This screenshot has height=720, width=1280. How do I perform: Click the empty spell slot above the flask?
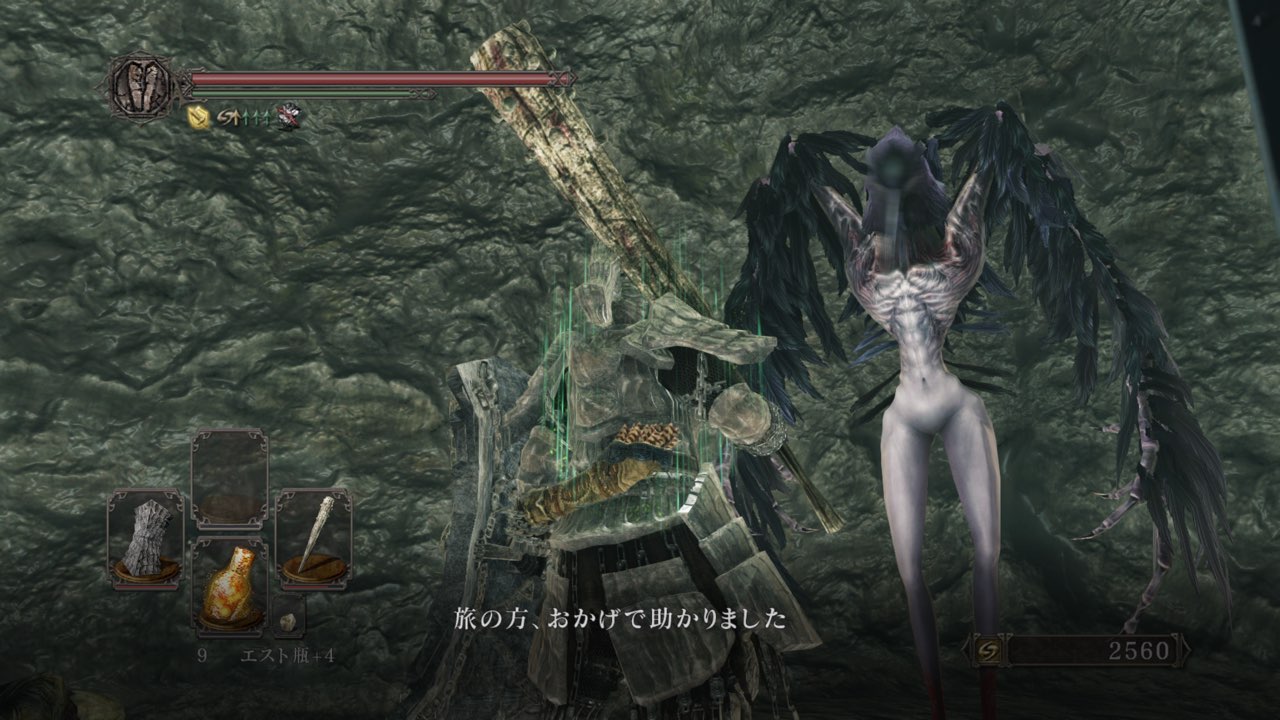(229, 478)
